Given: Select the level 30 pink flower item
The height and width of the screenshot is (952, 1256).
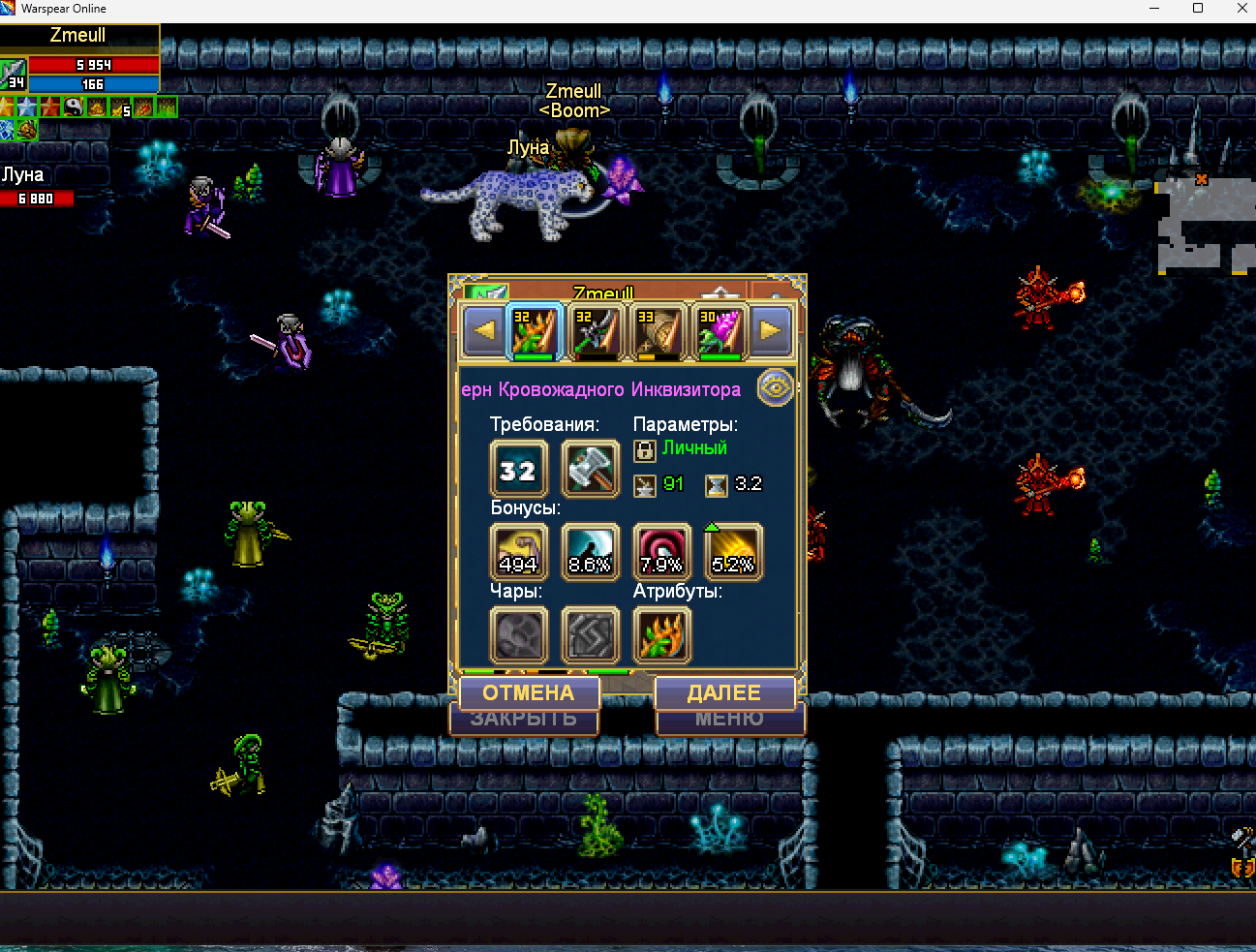Looking at the screenshot, I should tap(720, 331).
